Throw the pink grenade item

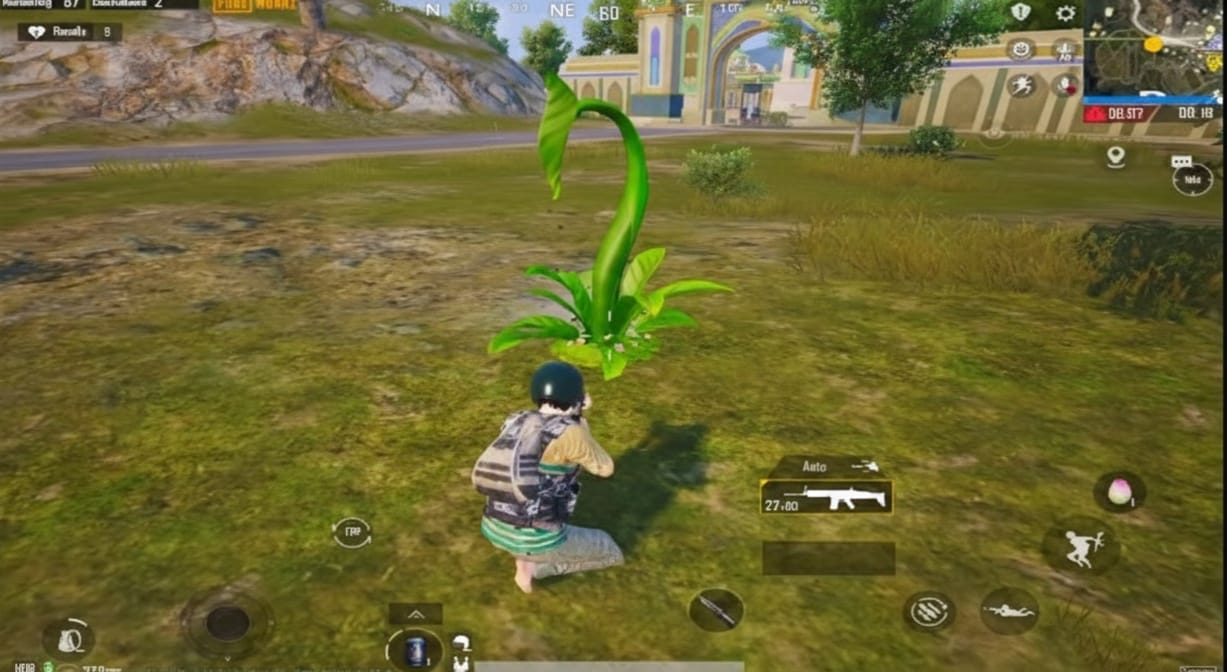coord(1119,491)
